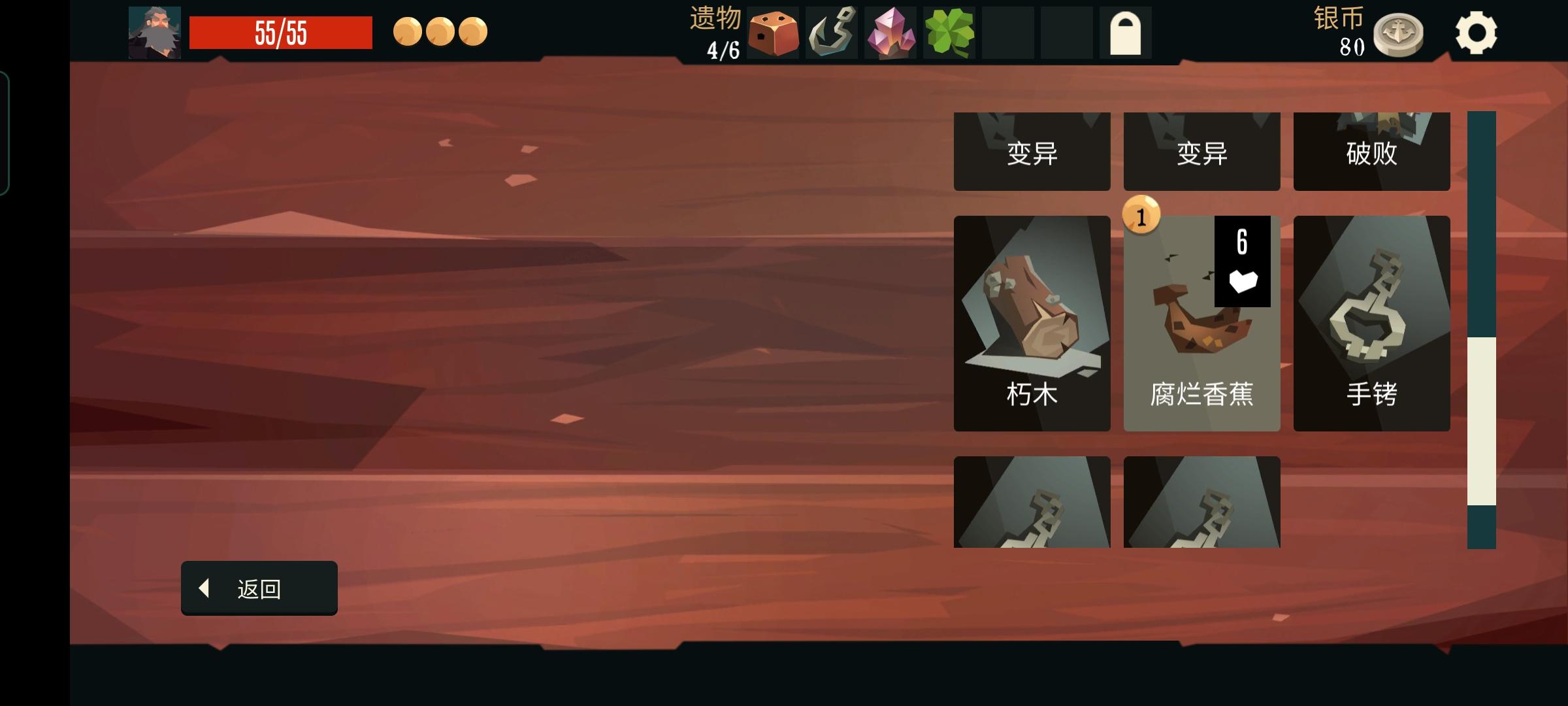1568x706 pixels.
Task: Click the red 55/55 health bar
Action: [x=280, y=29]
